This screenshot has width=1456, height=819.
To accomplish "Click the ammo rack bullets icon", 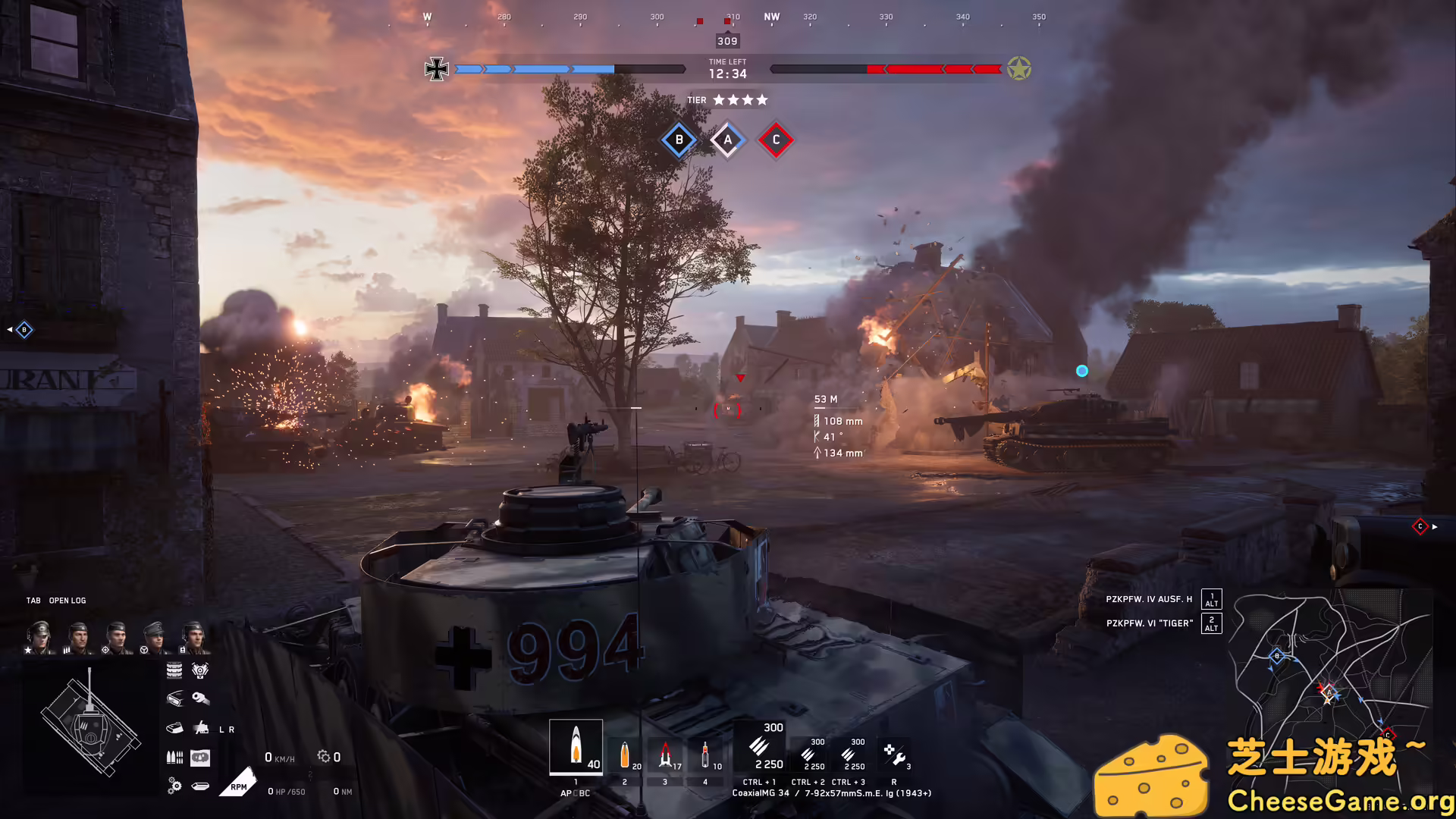I will pos(174,756).
